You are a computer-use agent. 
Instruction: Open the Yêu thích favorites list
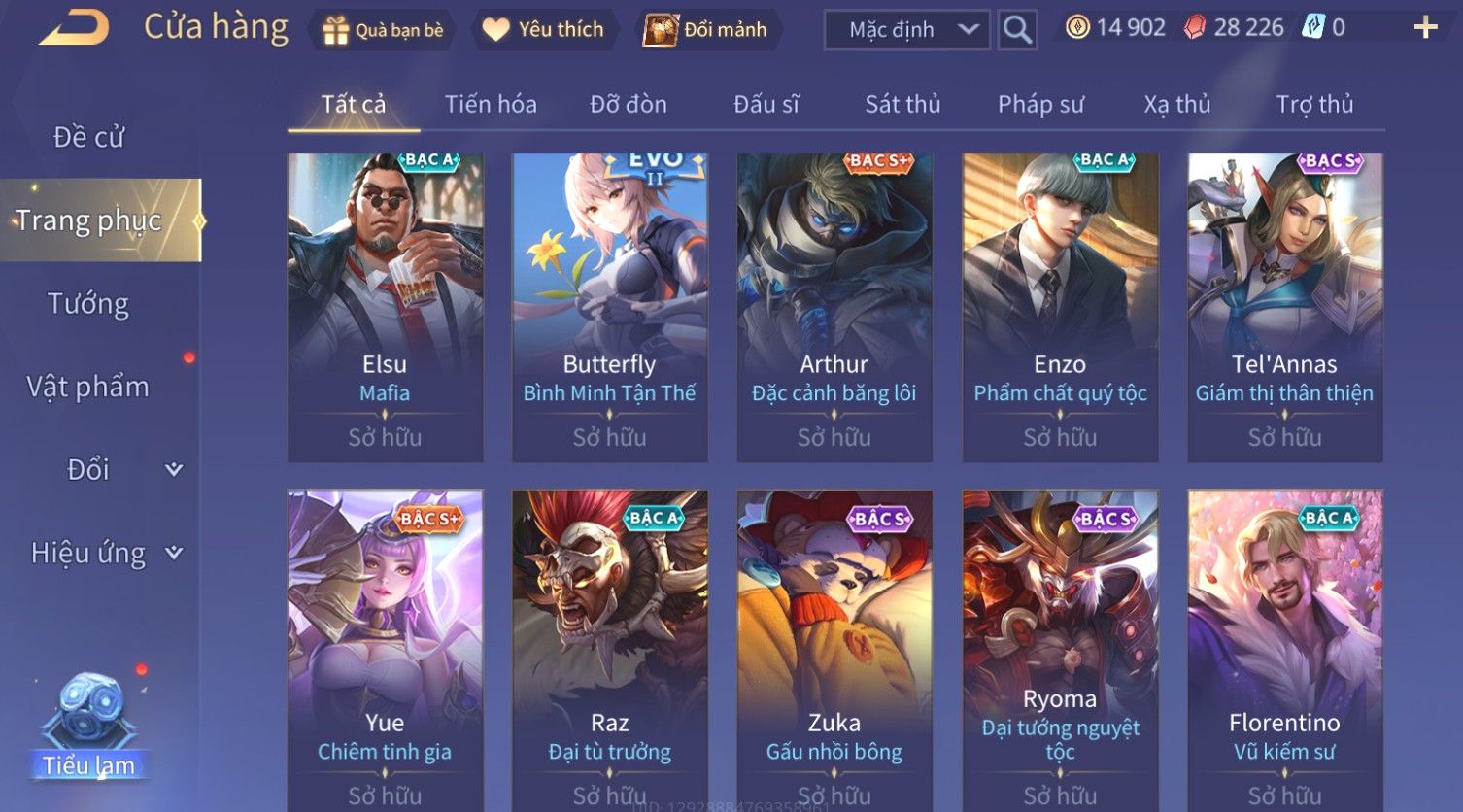[x=543, y=30]
